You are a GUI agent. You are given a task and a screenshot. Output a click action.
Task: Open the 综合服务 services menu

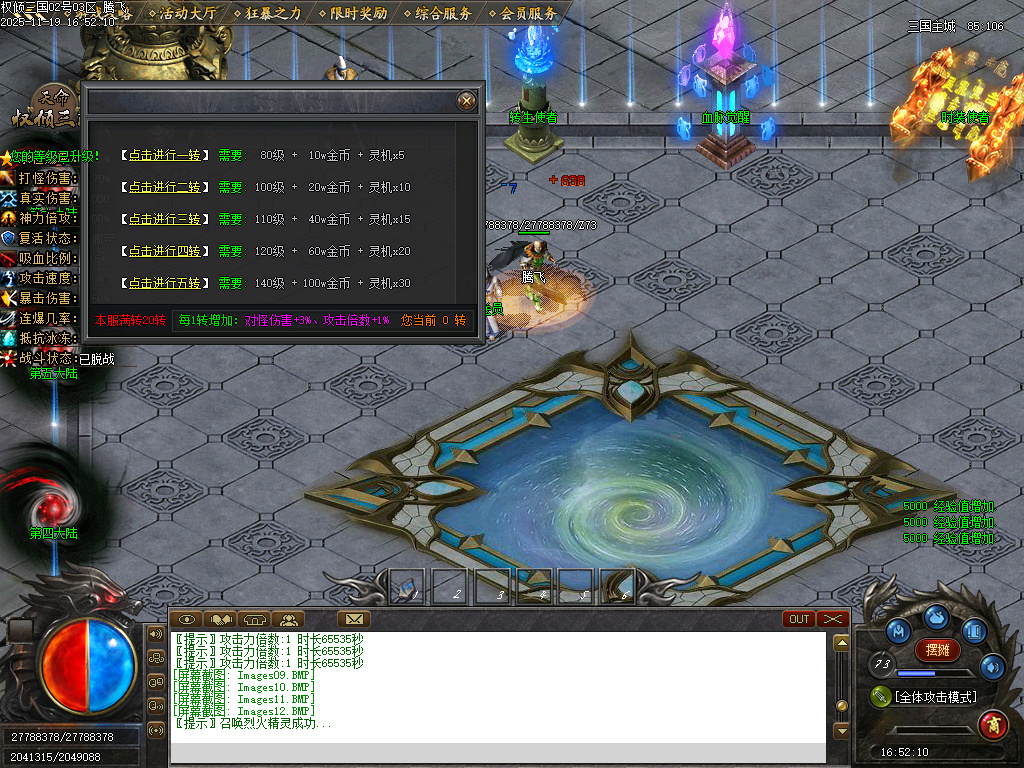(443, 13)
